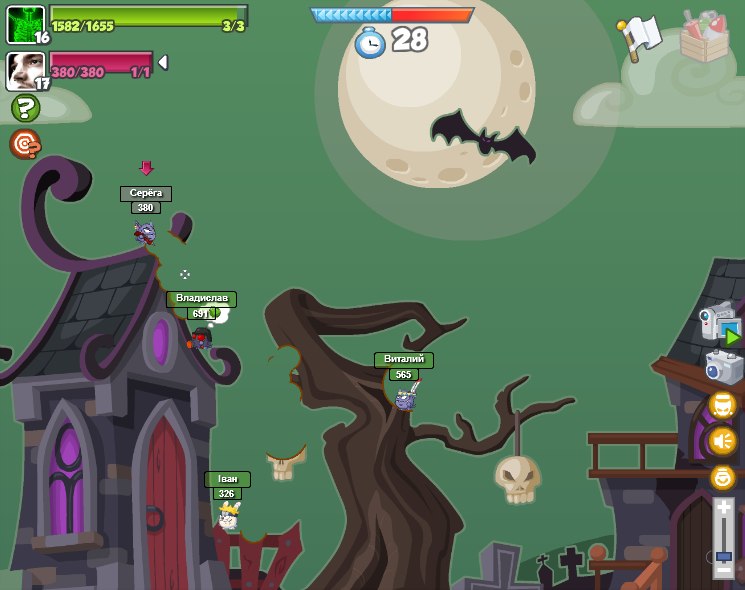Click the white surrender flag icon
Image resolution: width=745 pixels, height=590 pixels.
pos(640,36)
